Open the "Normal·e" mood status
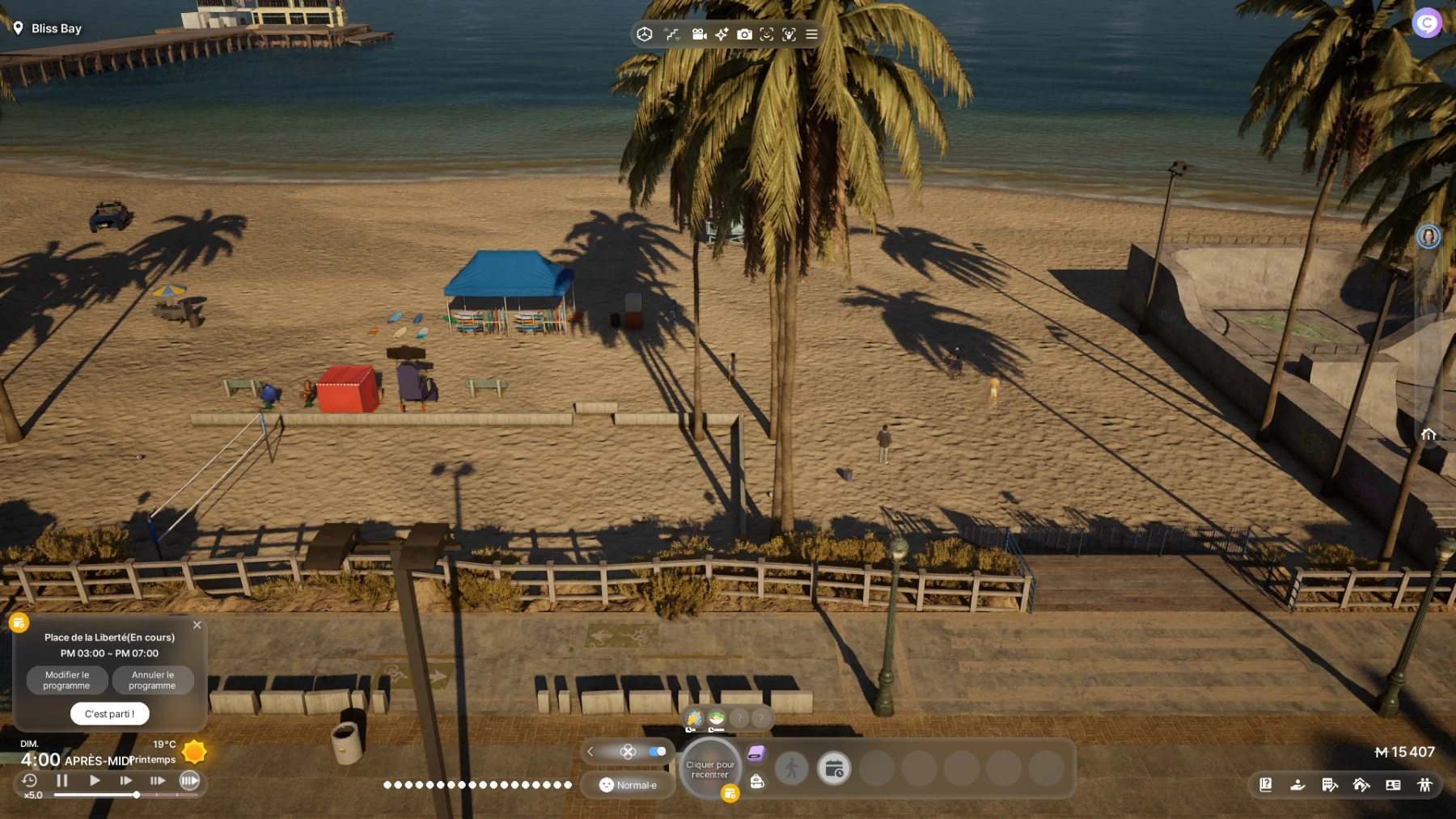Image resolution: width=1456 pixels, height=819 pixels. (x=629, y=785)
